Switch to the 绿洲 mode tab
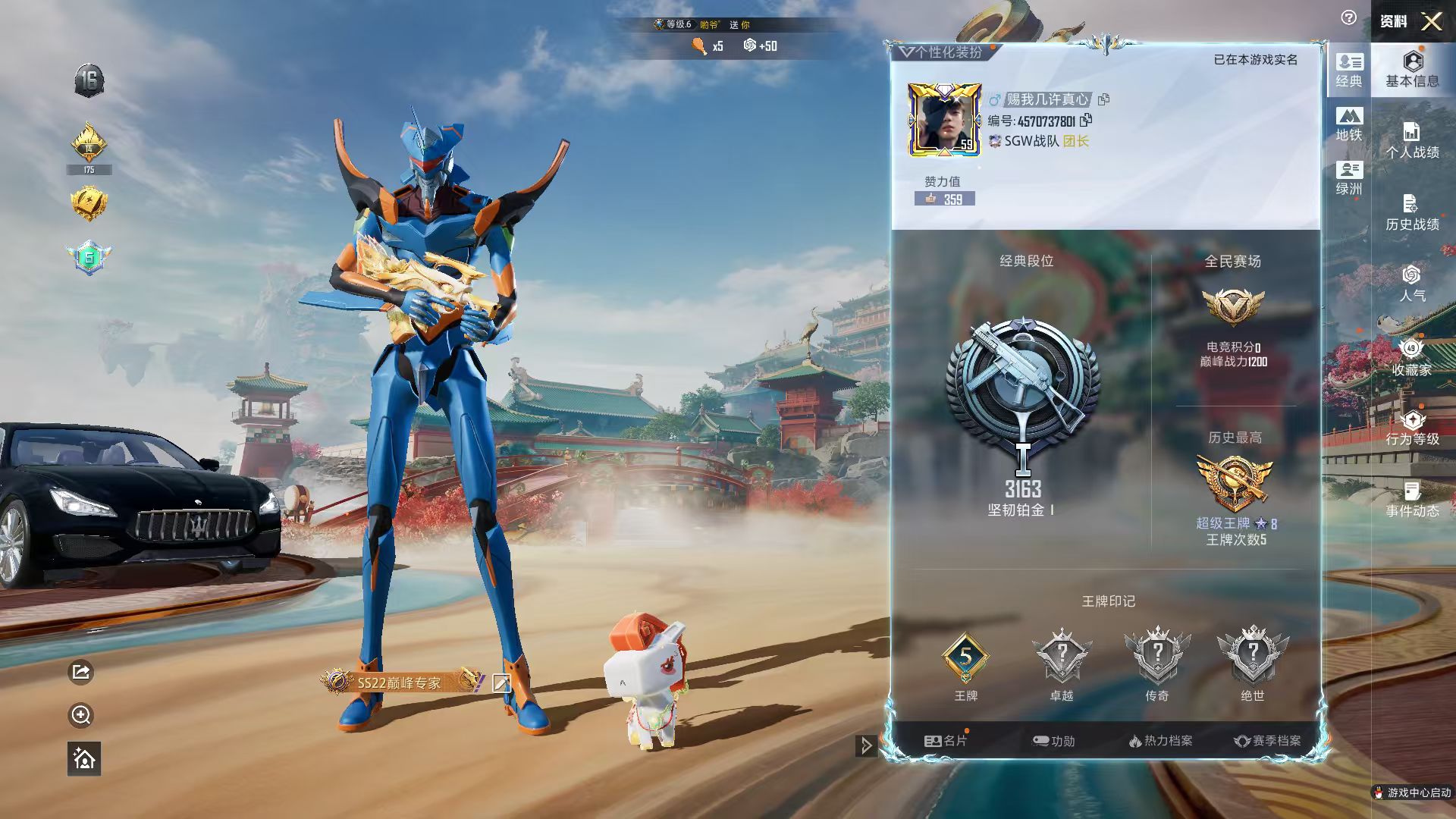Viewport: 1456px width, 819px height. 1349,178
